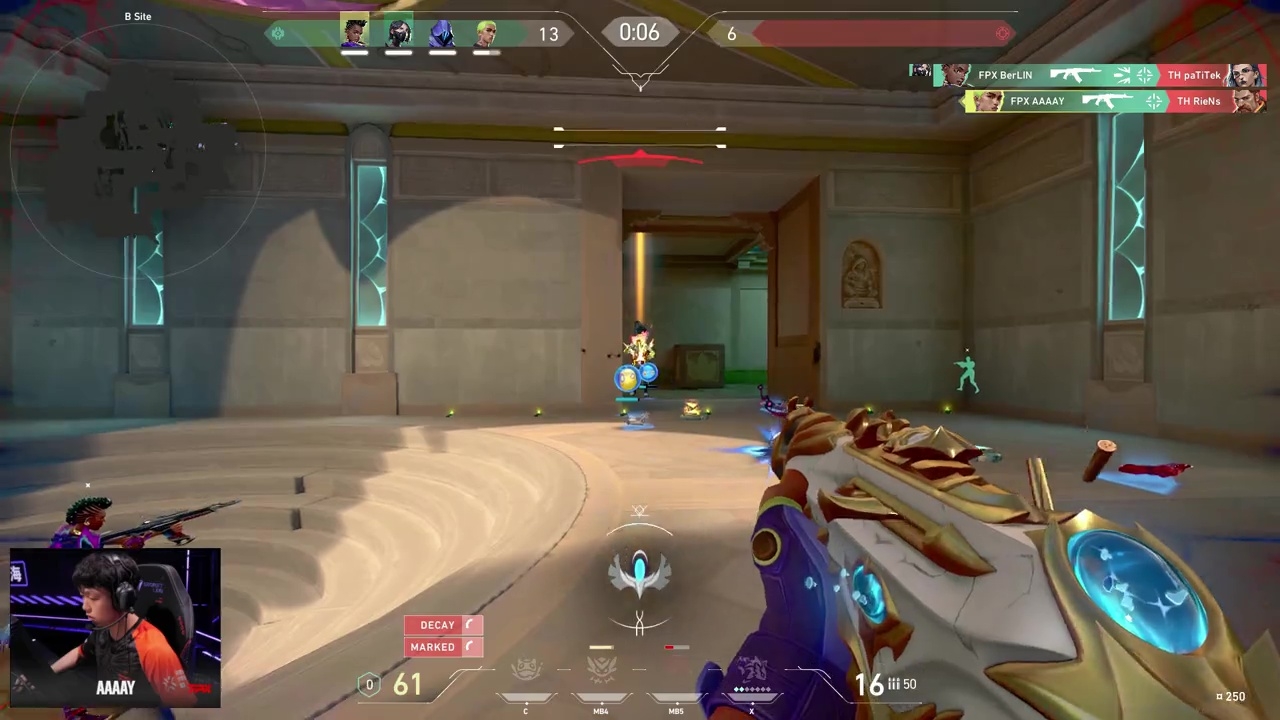Select the masked dark-haired agent portrait
The image size is (1280, 720).
[x=398, y=33]
